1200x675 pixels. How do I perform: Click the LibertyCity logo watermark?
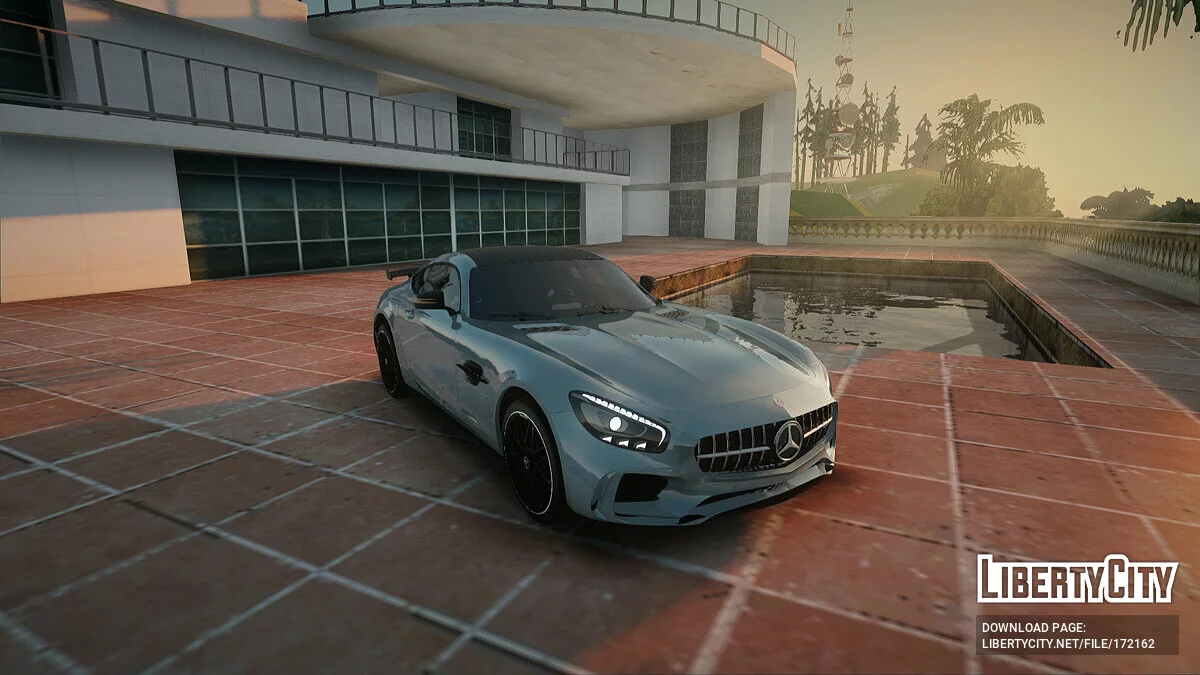1077,579
